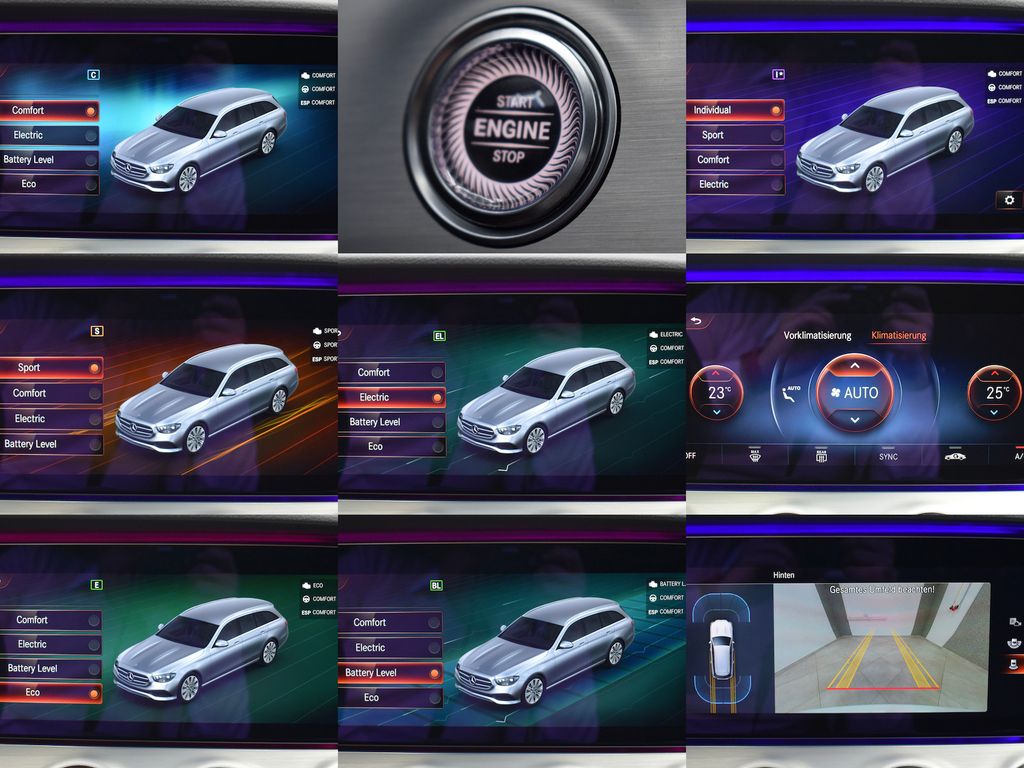Raise the 25°C temperature setting
The width and height of the screenshot is (1024, 768).
[x=996, y=374]
